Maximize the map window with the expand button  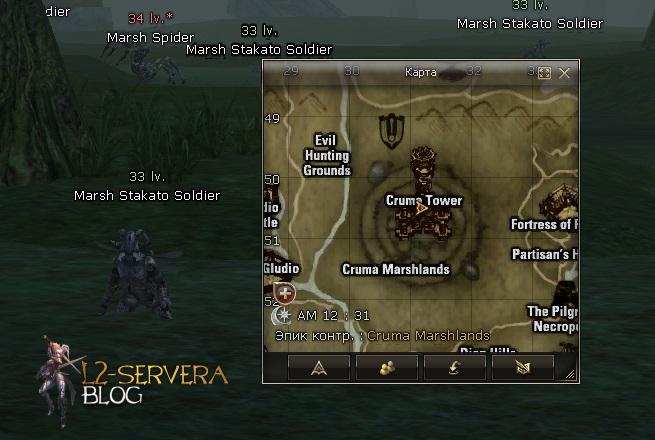pos(545,73)
